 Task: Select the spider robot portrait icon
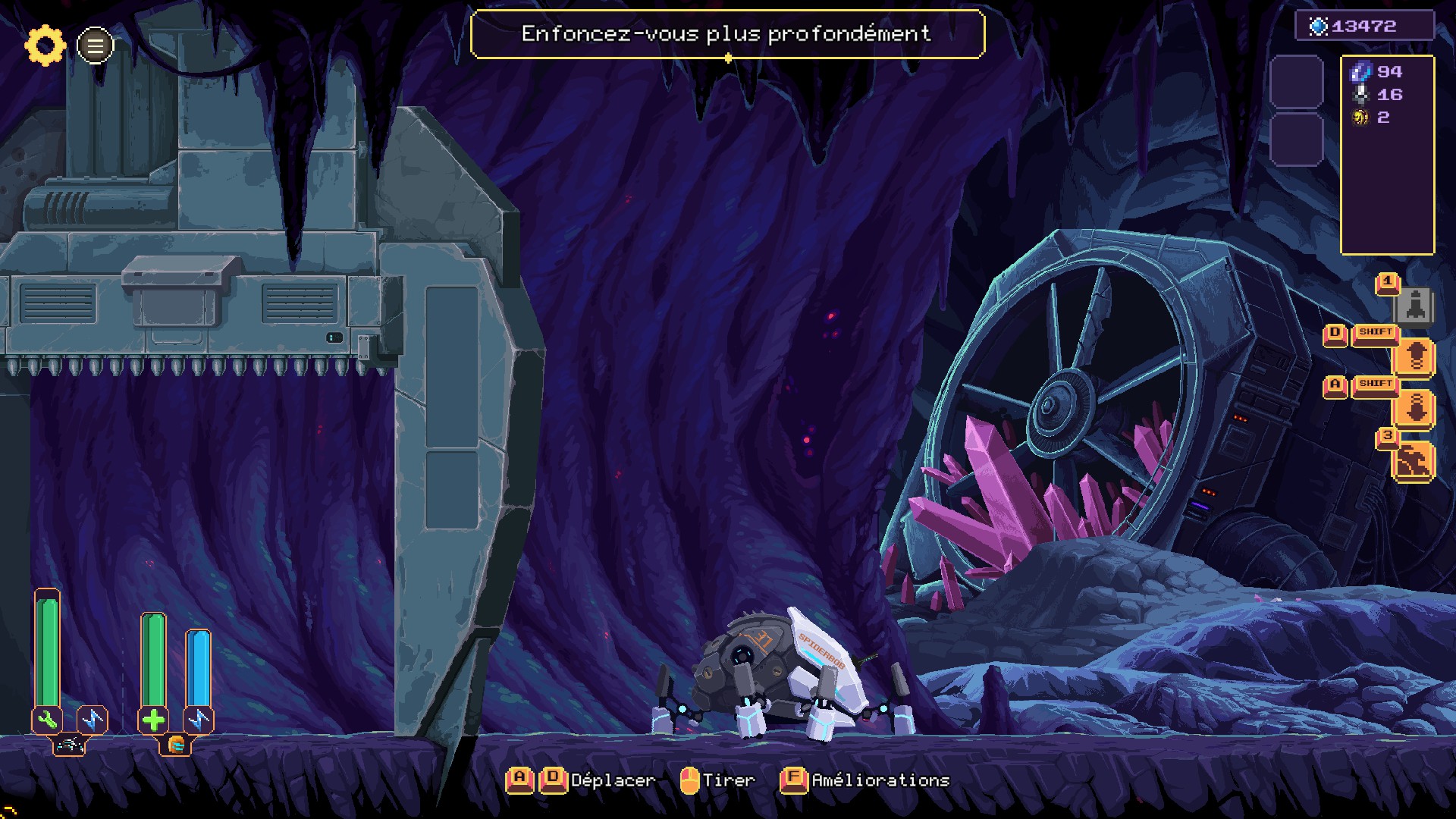point(70,746)
